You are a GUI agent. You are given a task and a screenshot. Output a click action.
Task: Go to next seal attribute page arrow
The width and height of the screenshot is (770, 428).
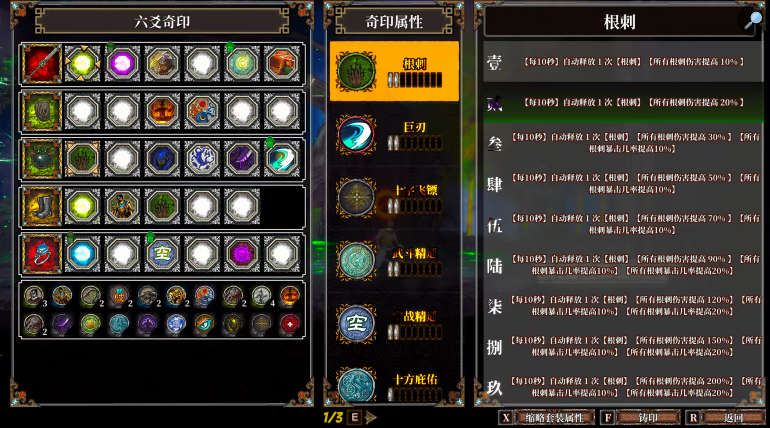tap(372, 417)
